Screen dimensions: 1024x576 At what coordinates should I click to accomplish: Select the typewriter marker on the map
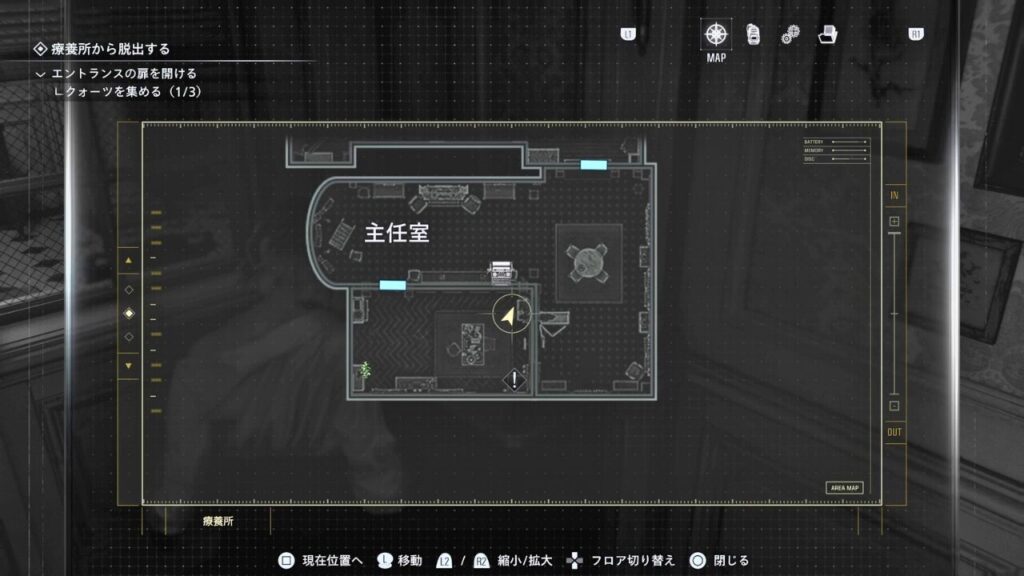(498, 270)
